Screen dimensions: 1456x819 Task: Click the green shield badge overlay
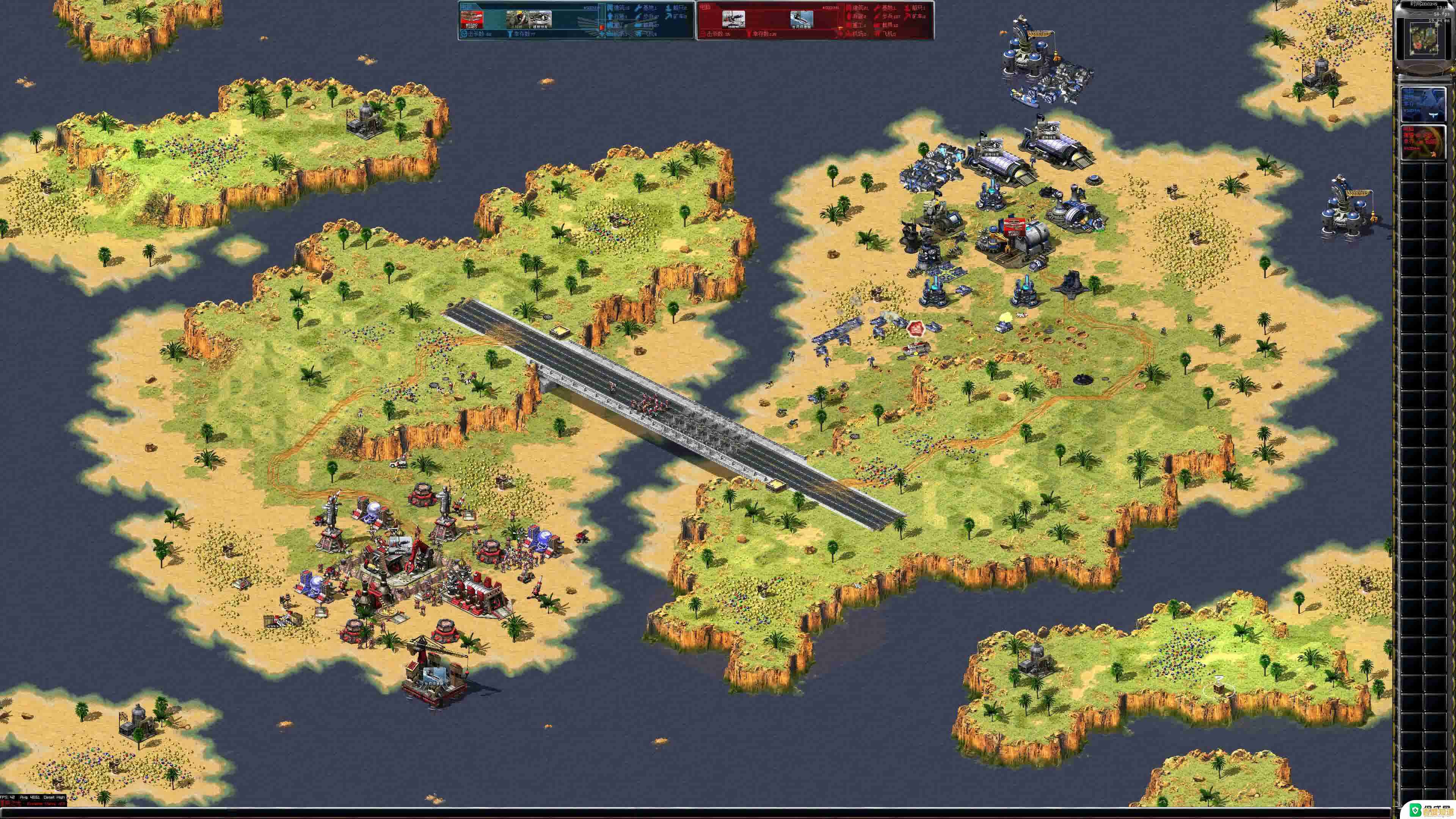point(1415,810)
